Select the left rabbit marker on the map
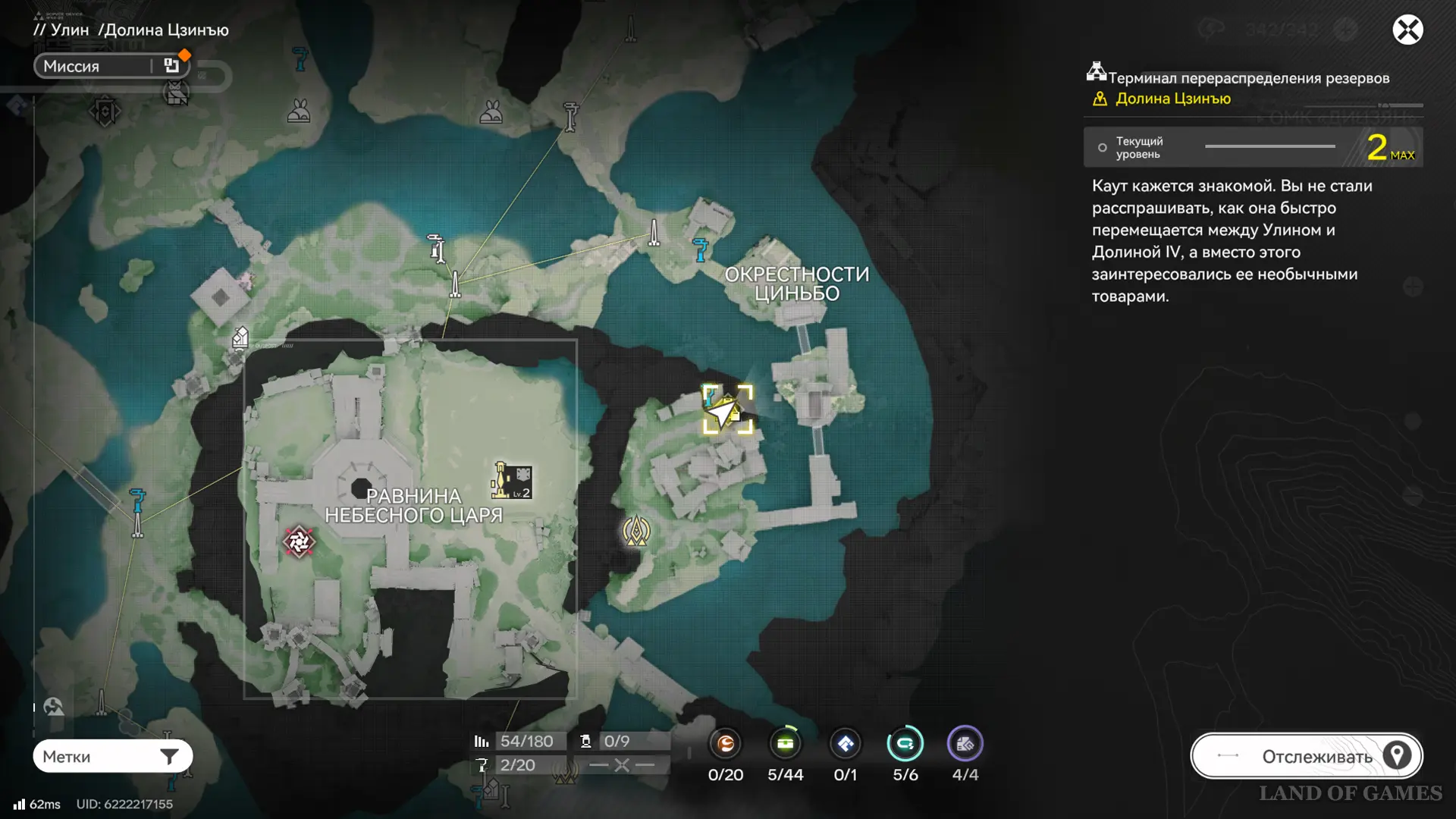Image resolution: width=1456 pixels, height=819 pixels. 299,111
